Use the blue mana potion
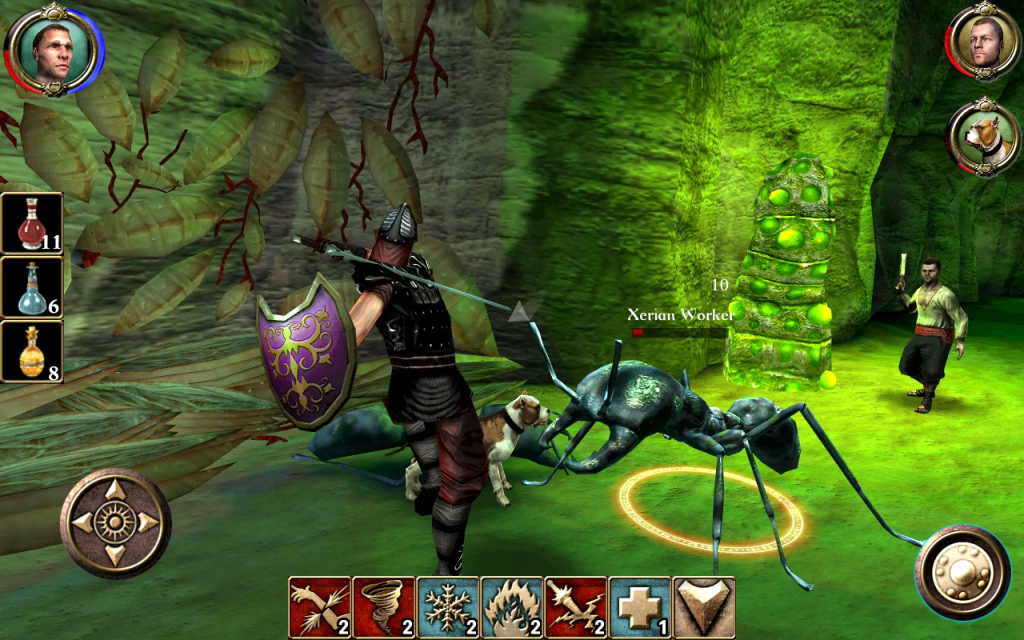 coord(32,287)
